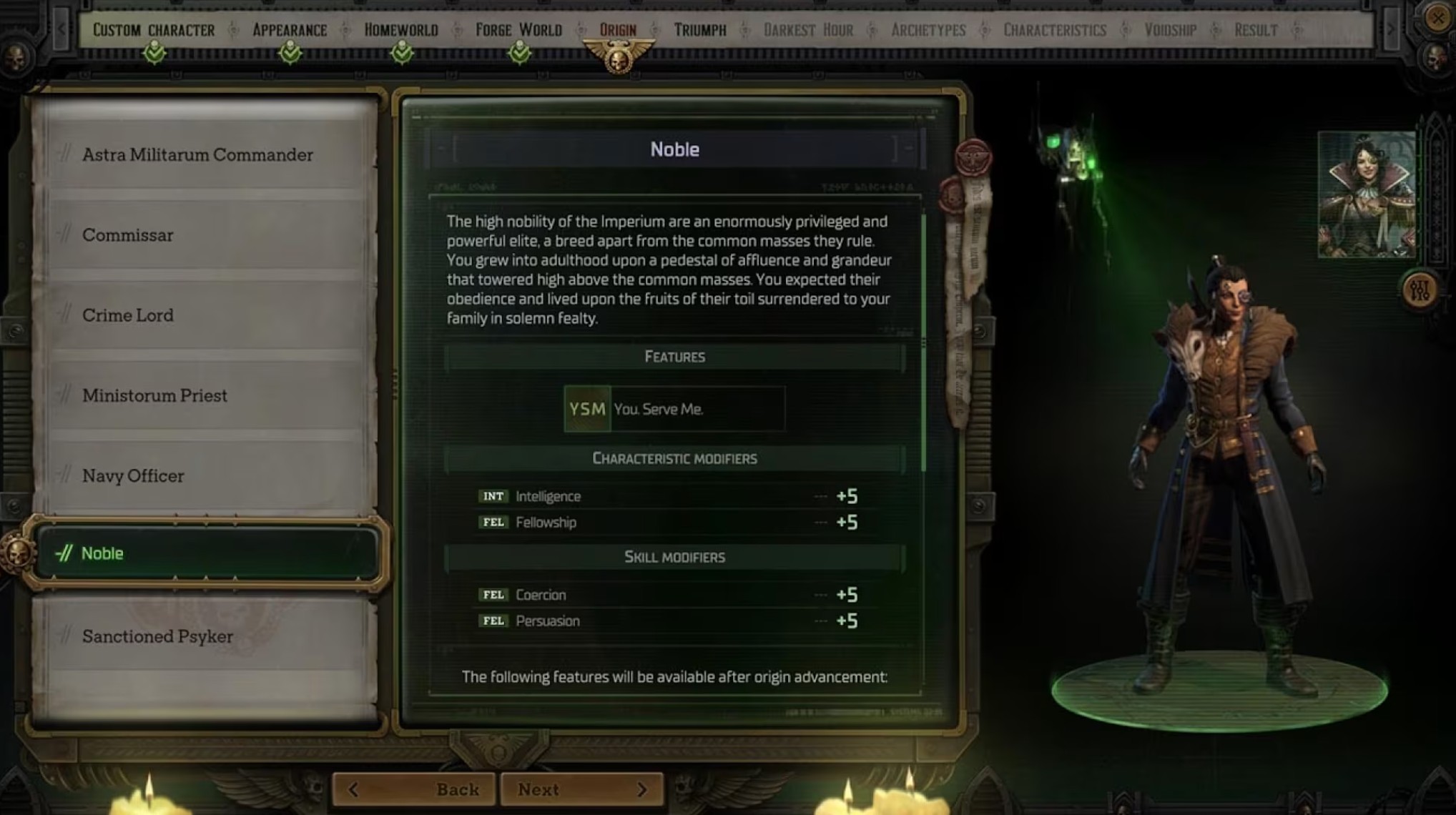Switch to the Forge World tab

pos(518,30)
